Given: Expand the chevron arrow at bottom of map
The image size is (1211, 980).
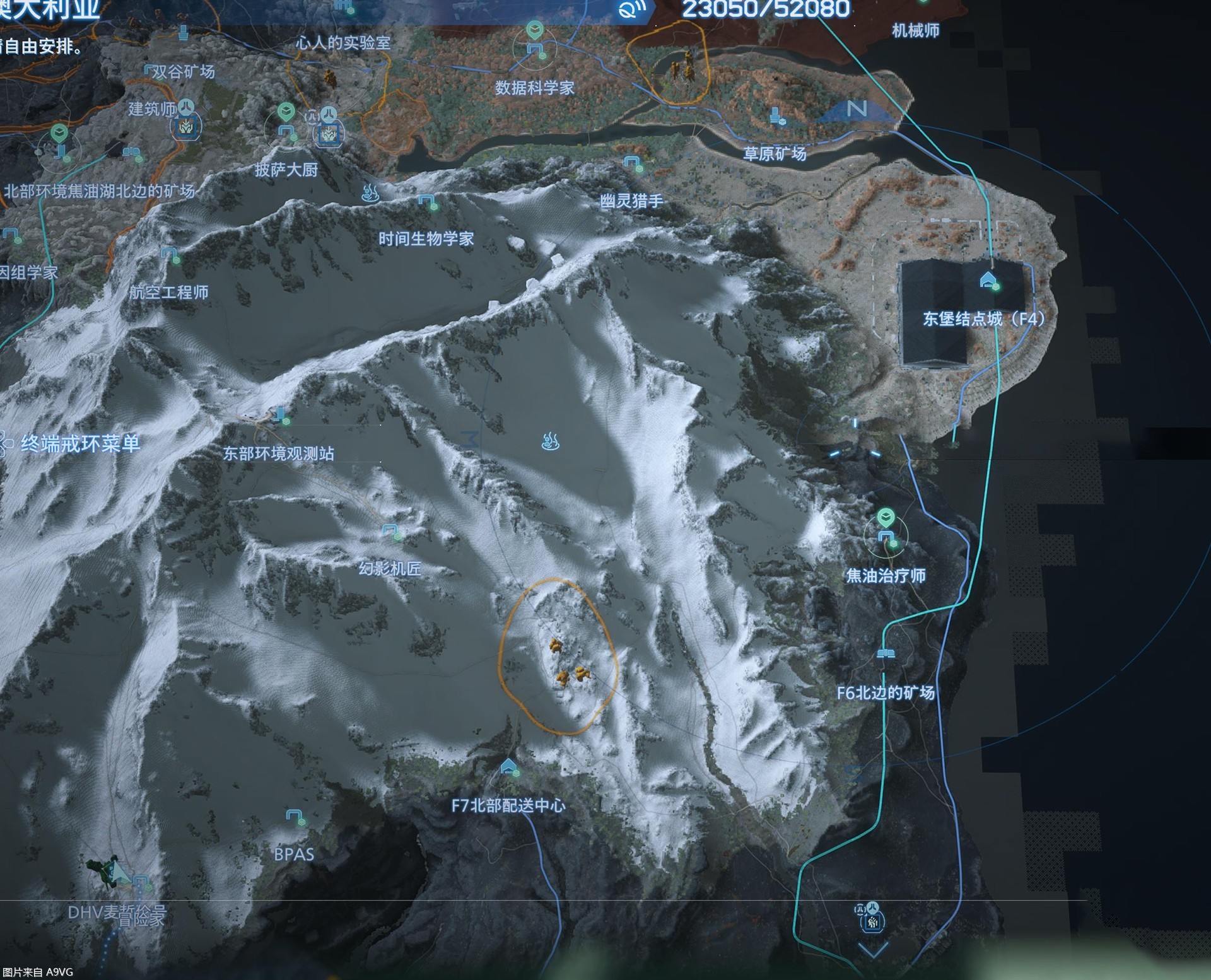Looking at the screenshot, I should point(873,950).
